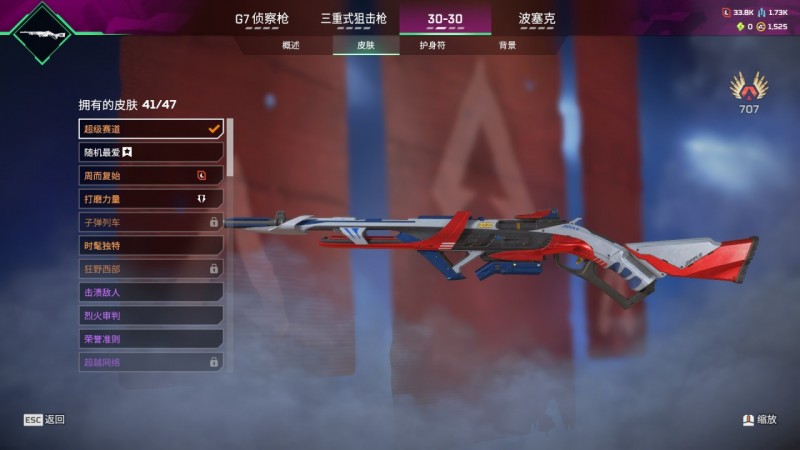800x450 pixels.
Task: Switch to the G7侦察枪 weapon tab
Action: pyautogui.click(x=263, y=18)
